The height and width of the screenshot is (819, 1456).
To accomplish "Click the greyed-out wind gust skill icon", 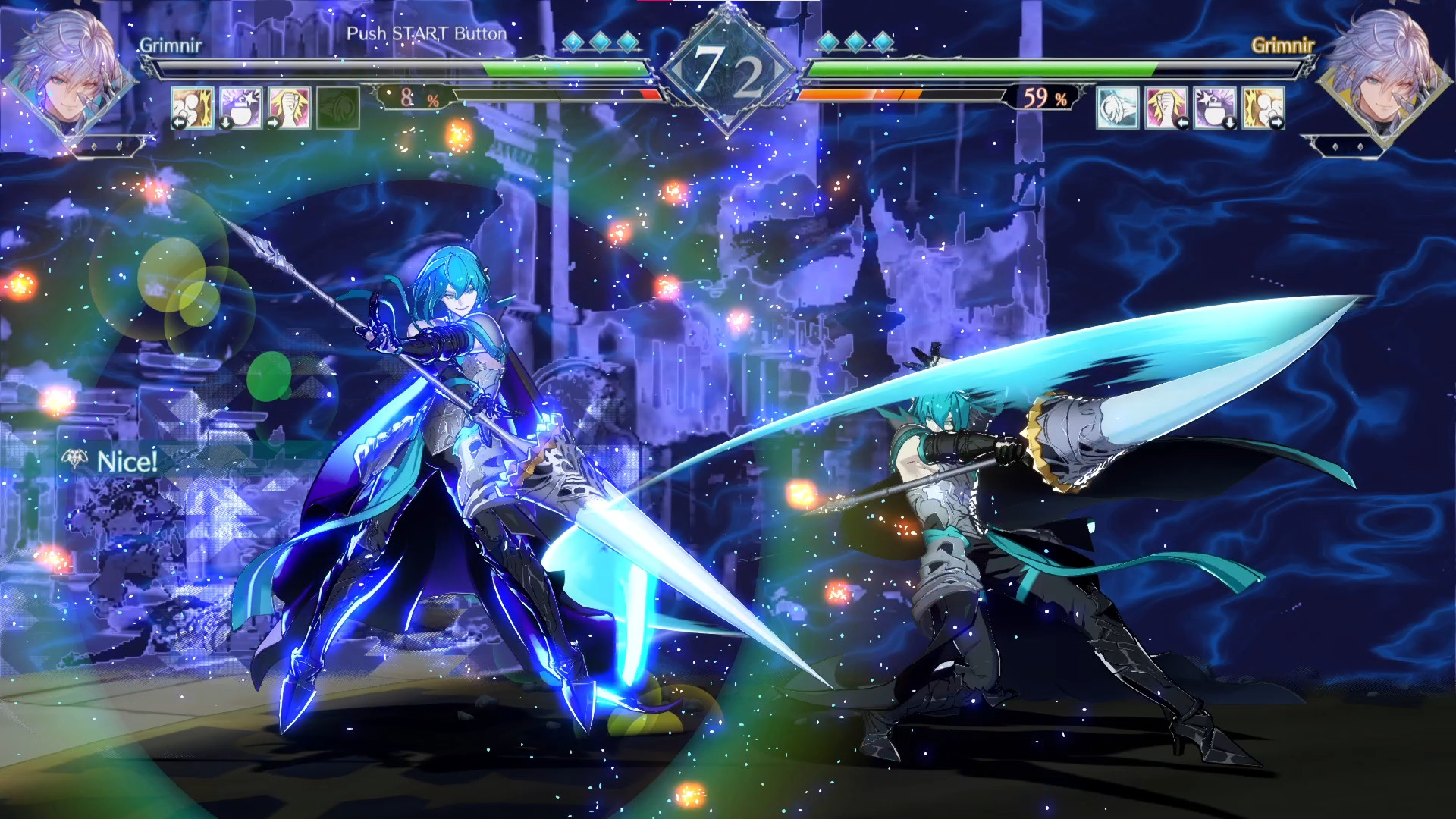I will [x=337, y=106].
